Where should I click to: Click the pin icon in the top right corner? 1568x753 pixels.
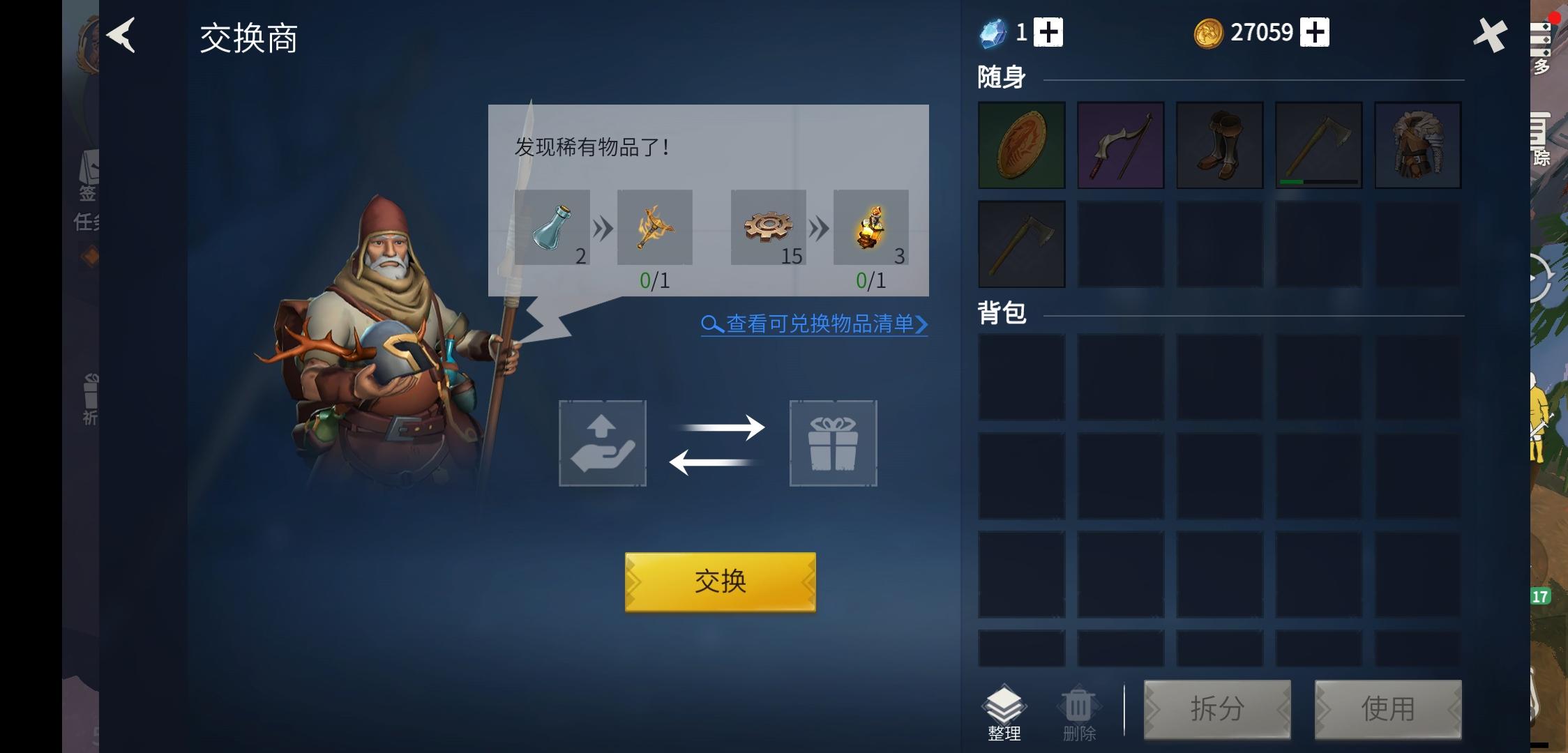[1491, 34]
